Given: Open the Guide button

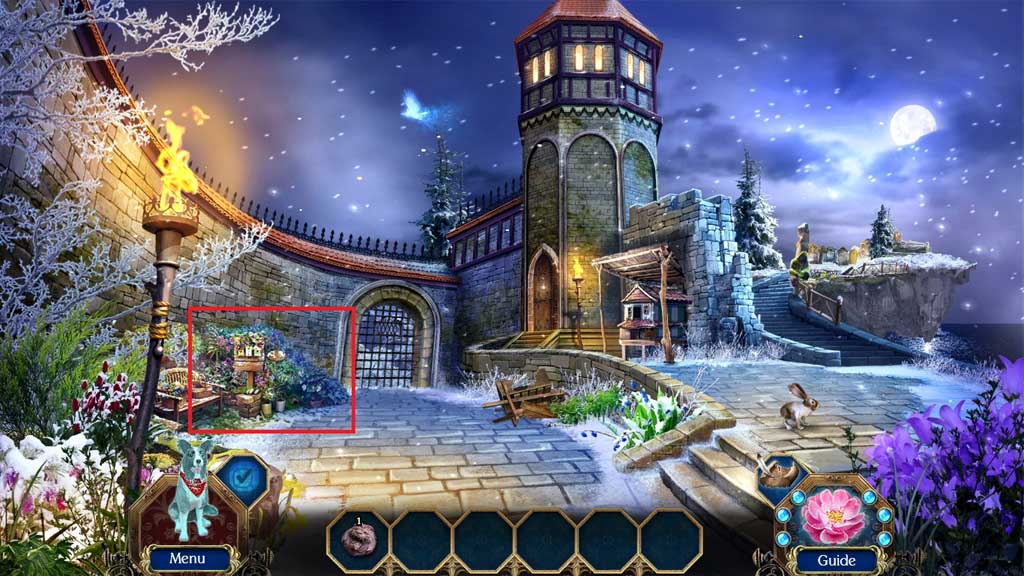Looking at the screenshot, I should tap(835, 560).
